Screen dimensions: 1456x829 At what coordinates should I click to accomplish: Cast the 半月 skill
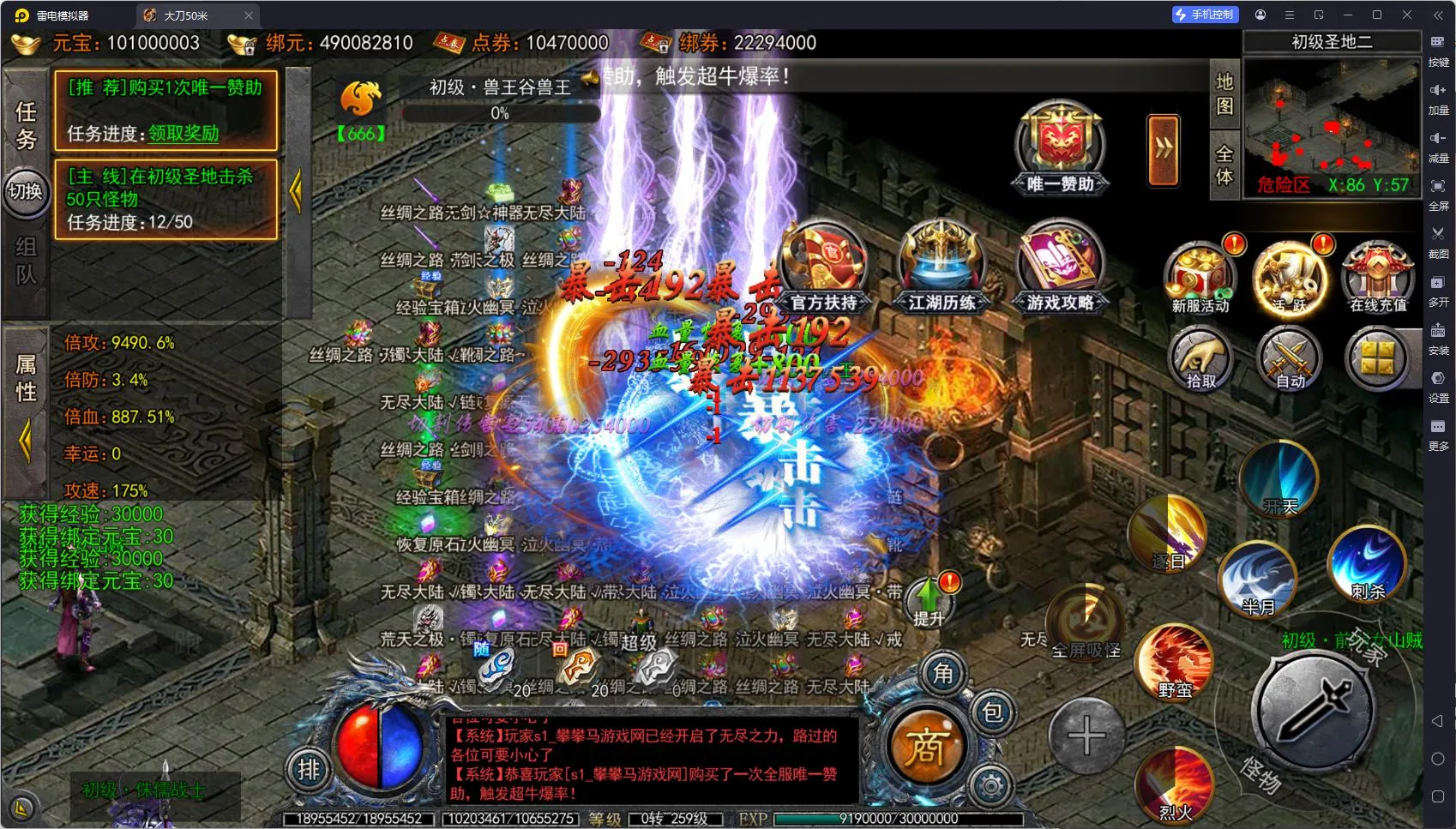tap(1258, 579)
